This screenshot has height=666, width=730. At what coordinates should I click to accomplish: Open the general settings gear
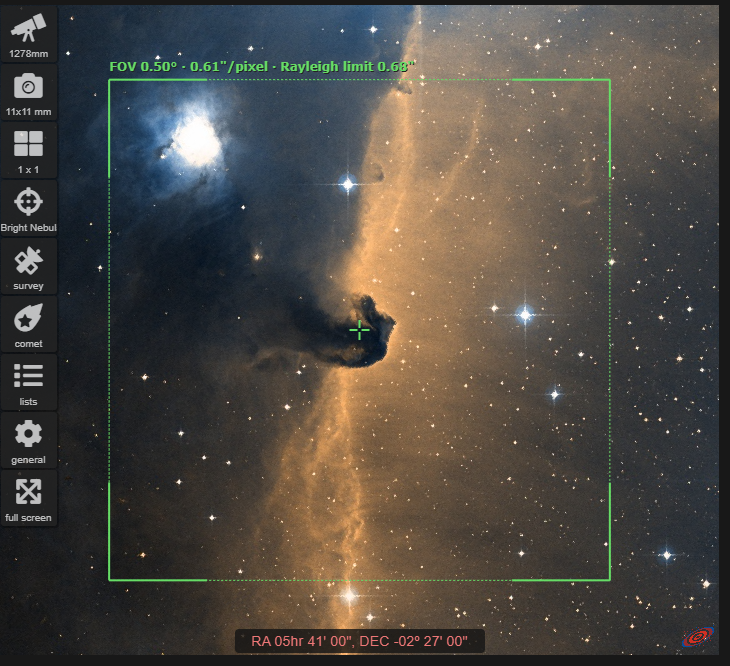tap(29, 440)
